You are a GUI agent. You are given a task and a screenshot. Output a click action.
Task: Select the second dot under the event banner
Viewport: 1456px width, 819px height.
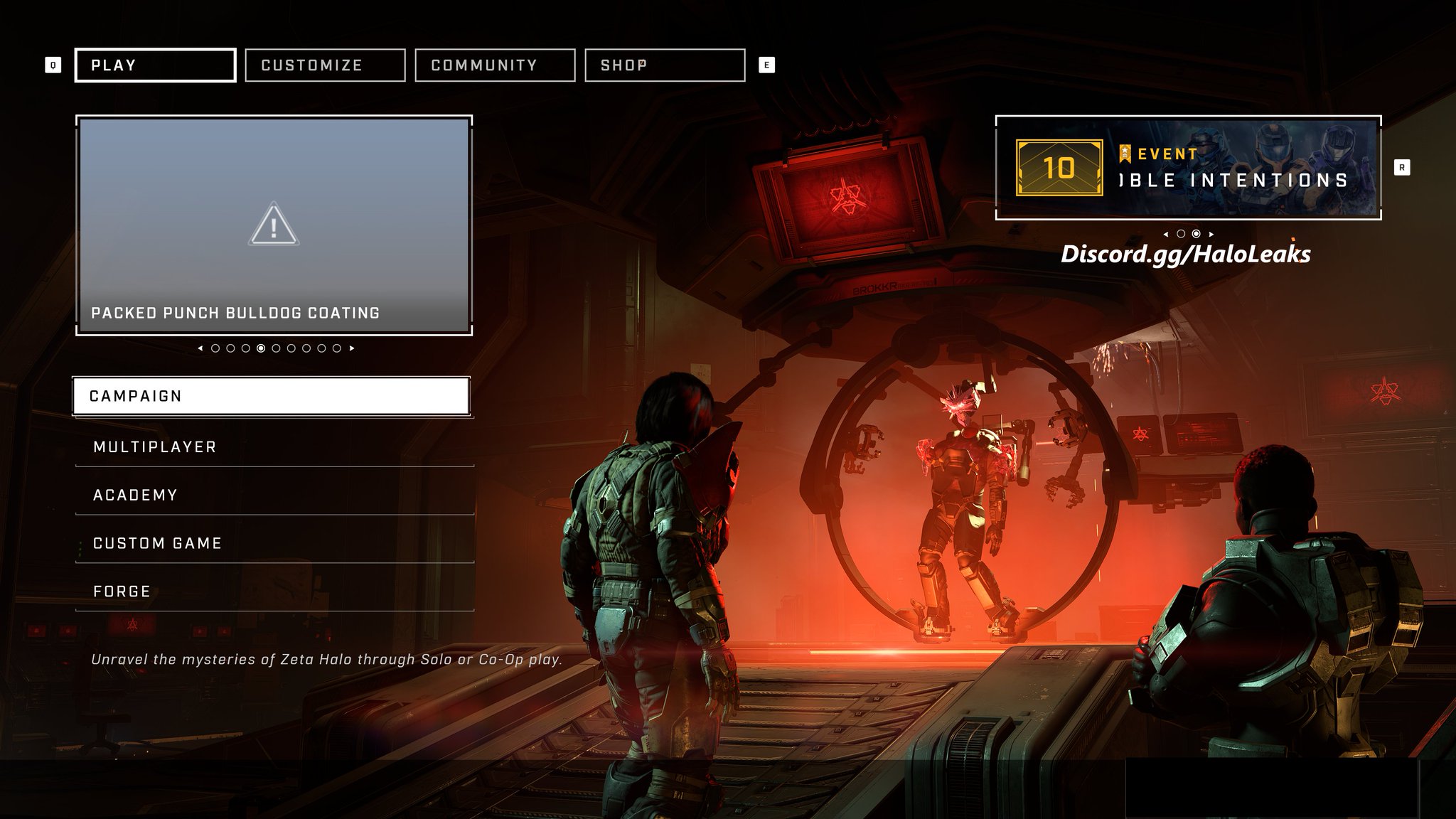[1196, 234]
